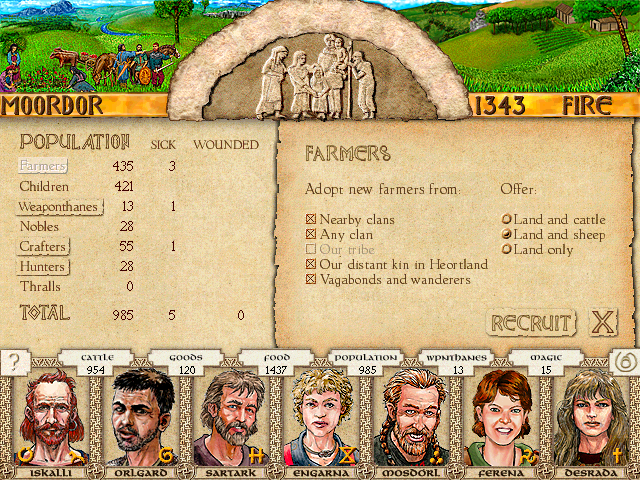The image size is (640, 480).
Task: Toggle Vagabonds and wanderers checkbox
Action: point(311,279)
